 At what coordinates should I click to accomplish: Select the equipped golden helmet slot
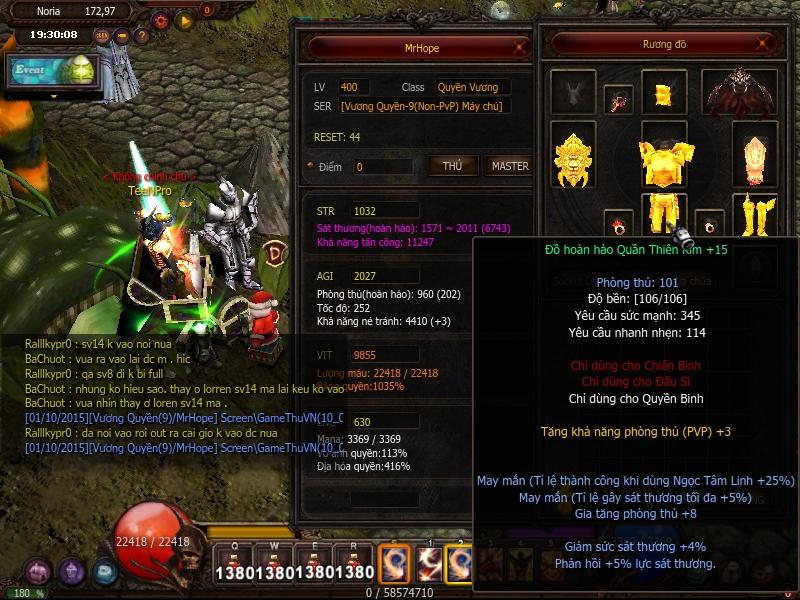coord(662,95)
